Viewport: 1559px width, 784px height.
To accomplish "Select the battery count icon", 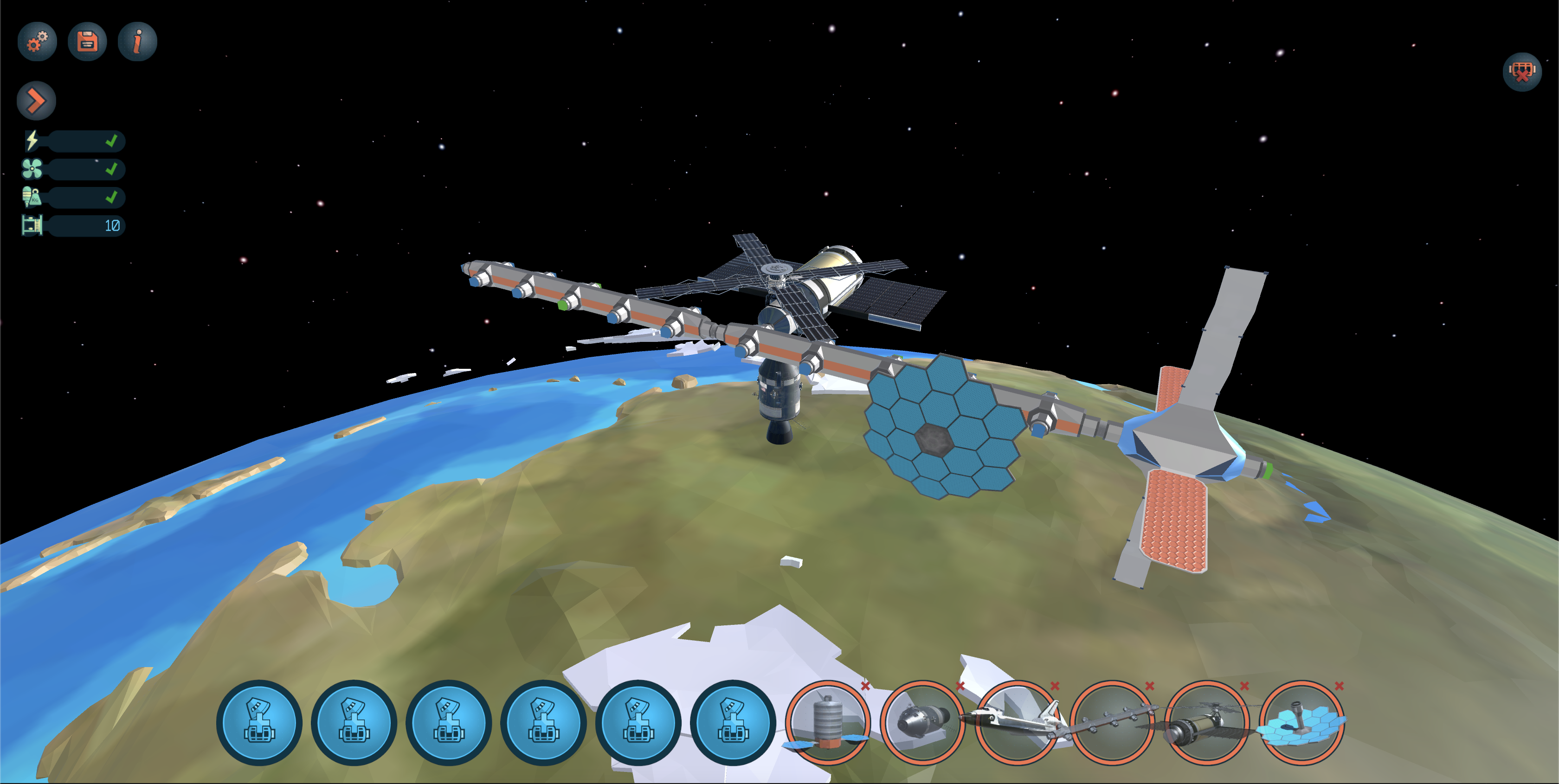I will [x=31, y=226].
